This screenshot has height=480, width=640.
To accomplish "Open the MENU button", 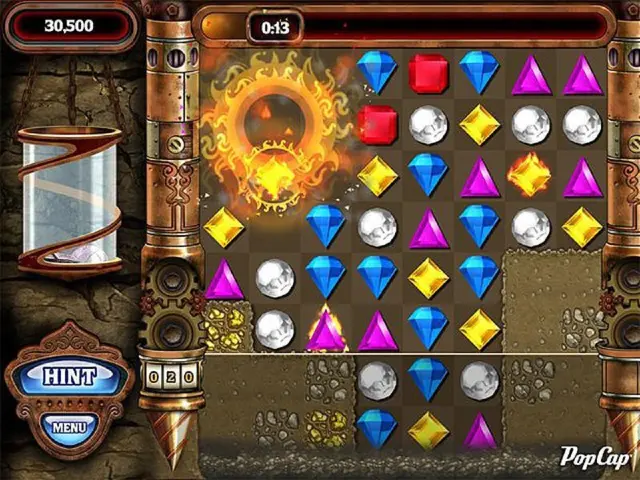I will 69,427.
